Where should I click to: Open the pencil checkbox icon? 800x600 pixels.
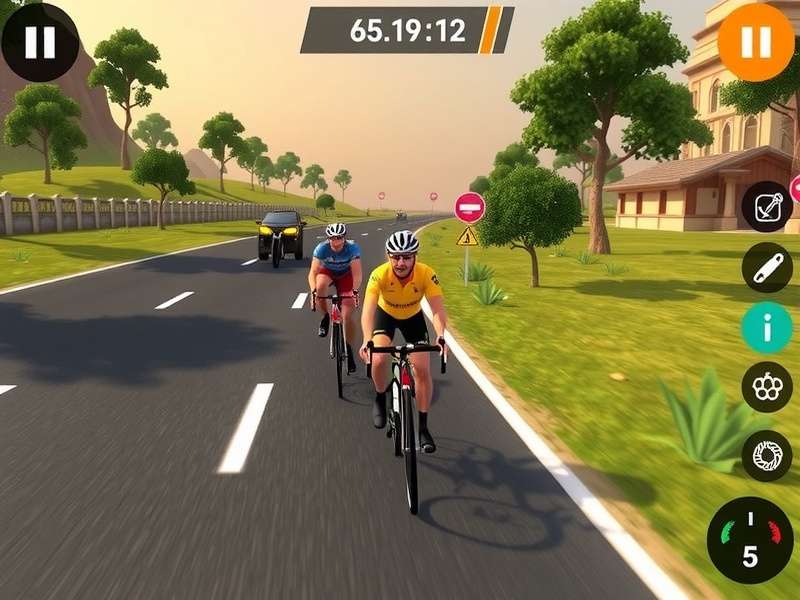[767, 207]
